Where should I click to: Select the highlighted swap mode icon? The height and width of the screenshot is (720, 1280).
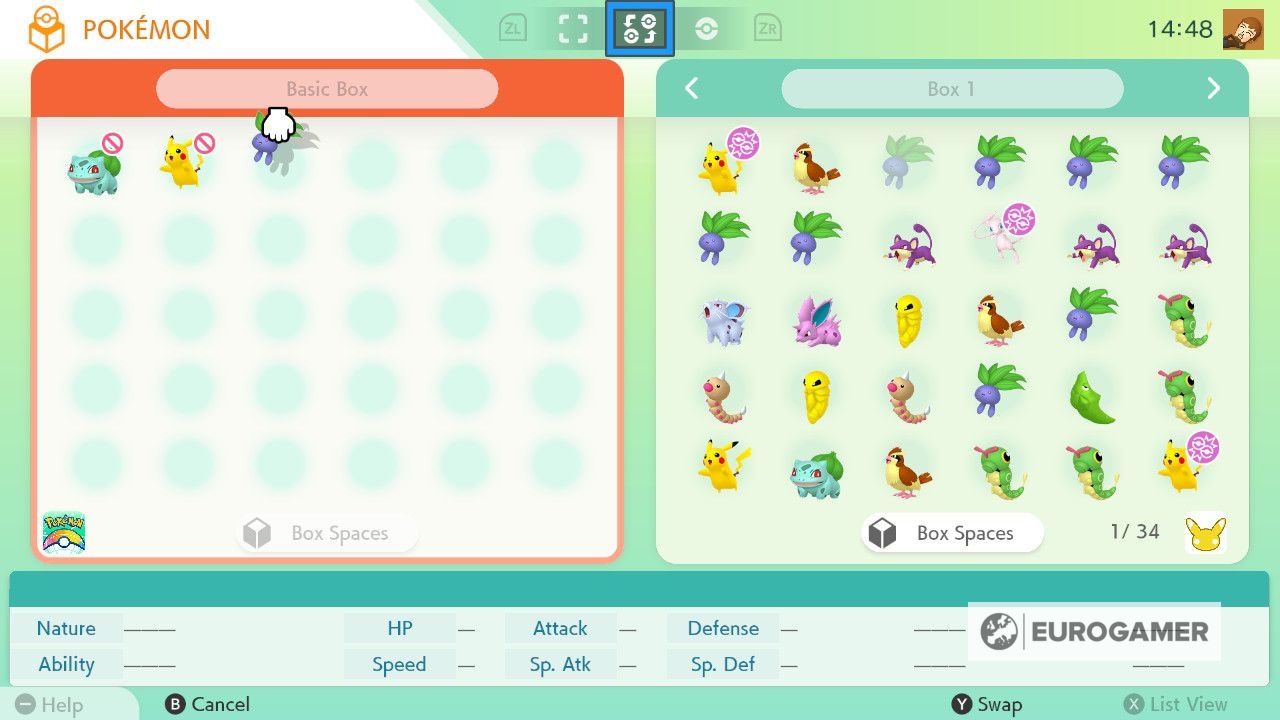639,28
